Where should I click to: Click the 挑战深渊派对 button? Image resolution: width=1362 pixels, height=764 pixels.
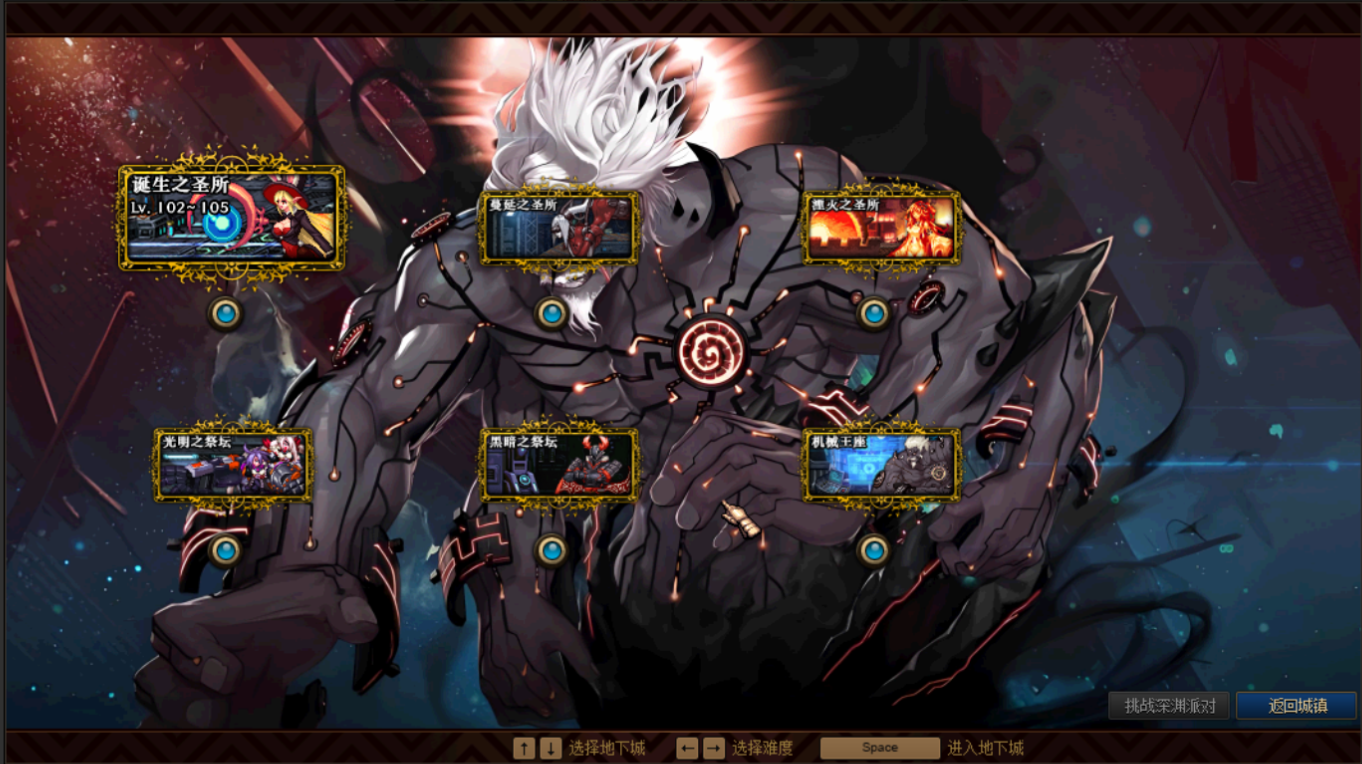pyautogui.click(x=1169, y=705)
